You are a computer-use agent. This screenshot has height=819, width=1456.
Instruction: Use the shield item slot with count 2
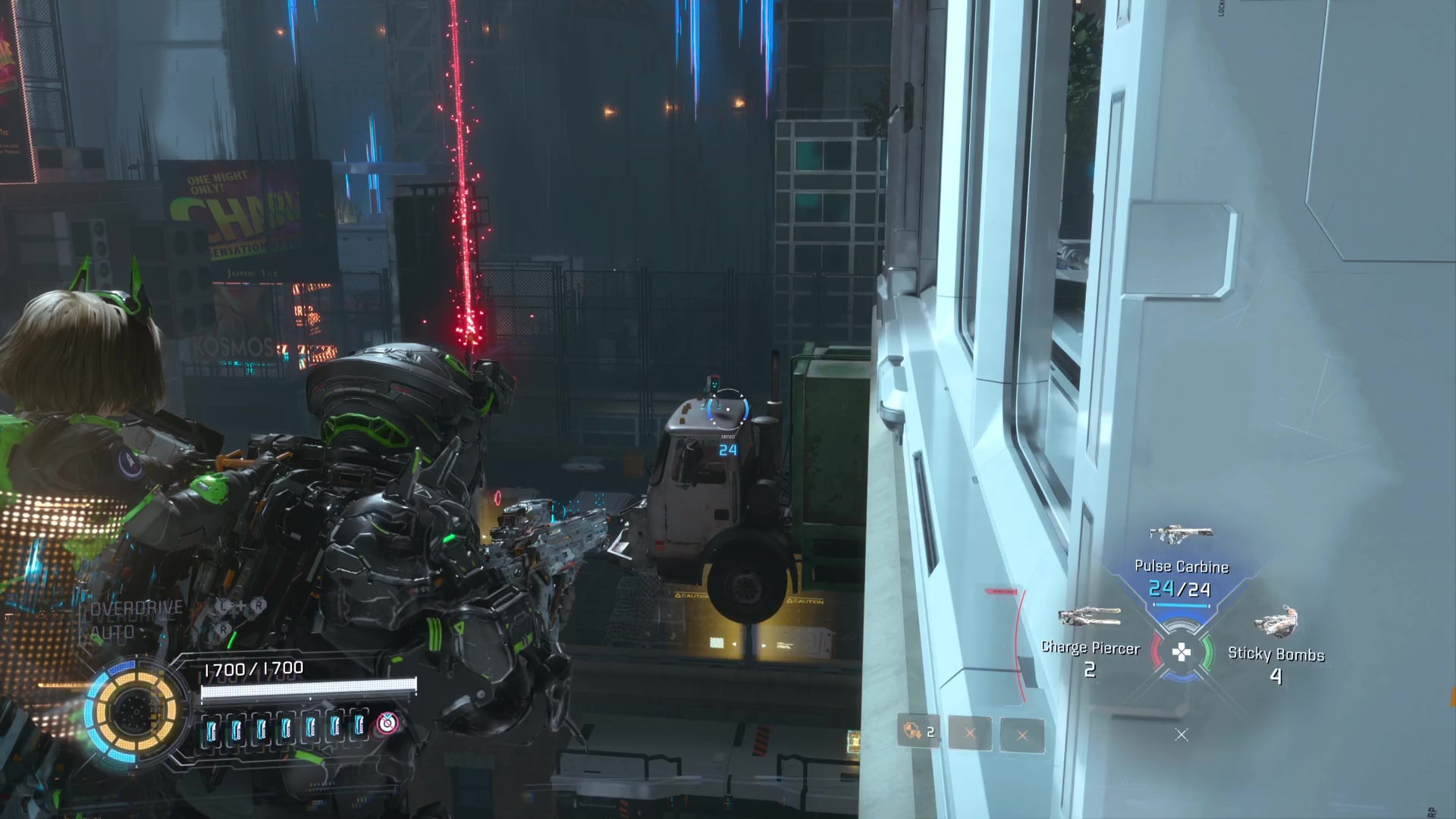pyautogui.click(x=918, y=733)
